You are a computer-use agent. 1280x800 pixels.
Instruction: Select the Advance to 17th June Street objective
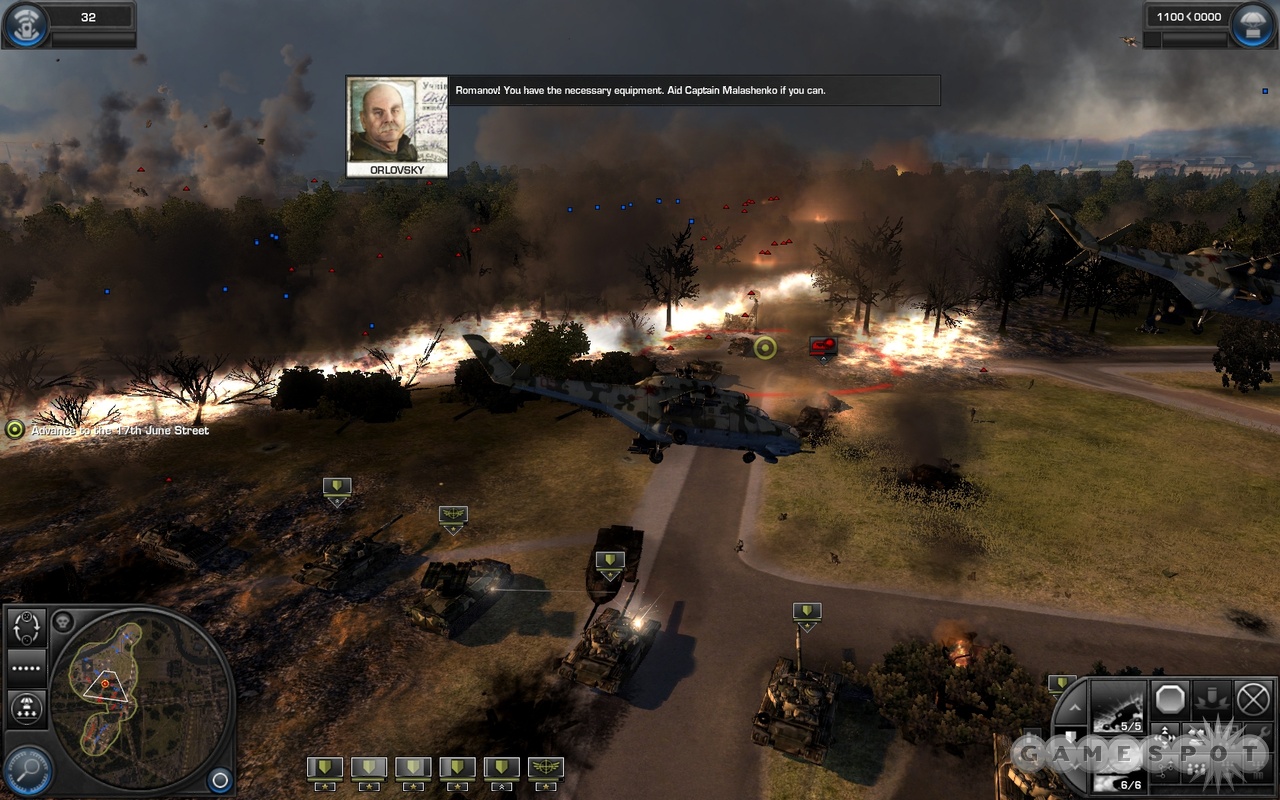(x=108, y=430)
